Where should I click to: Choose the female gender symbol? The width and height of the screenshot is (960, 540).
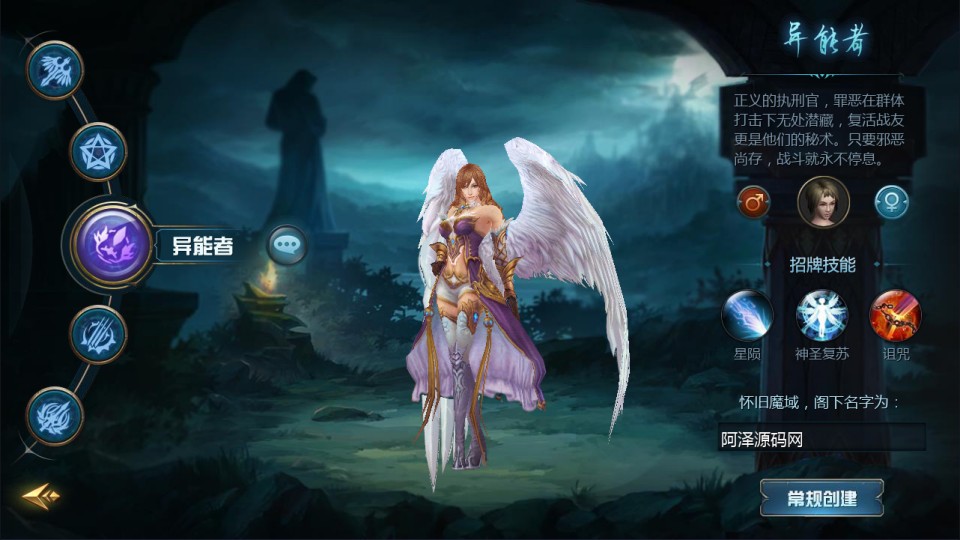pyautogui.click(x=891, y=202)
